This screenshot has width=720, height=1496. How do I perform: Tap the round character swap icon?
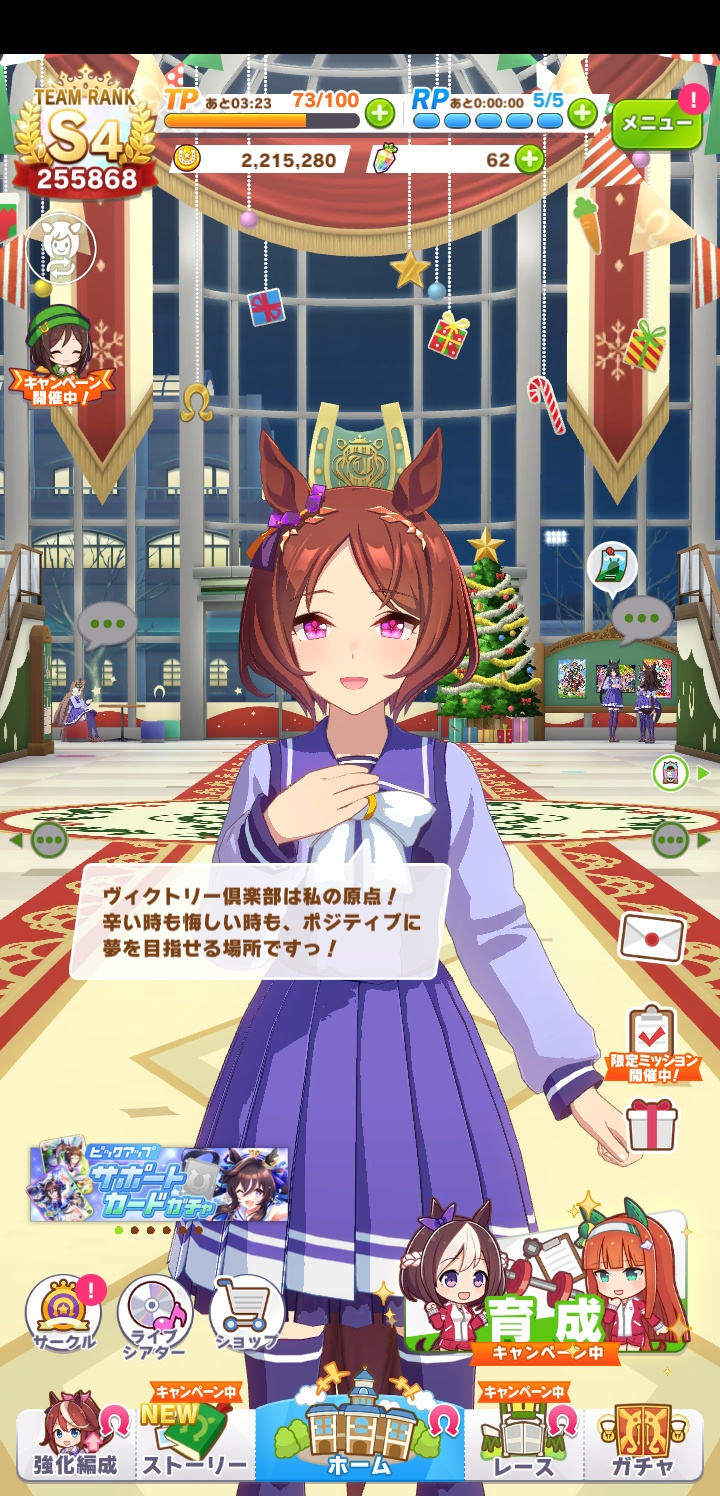(x=61, y=247)
